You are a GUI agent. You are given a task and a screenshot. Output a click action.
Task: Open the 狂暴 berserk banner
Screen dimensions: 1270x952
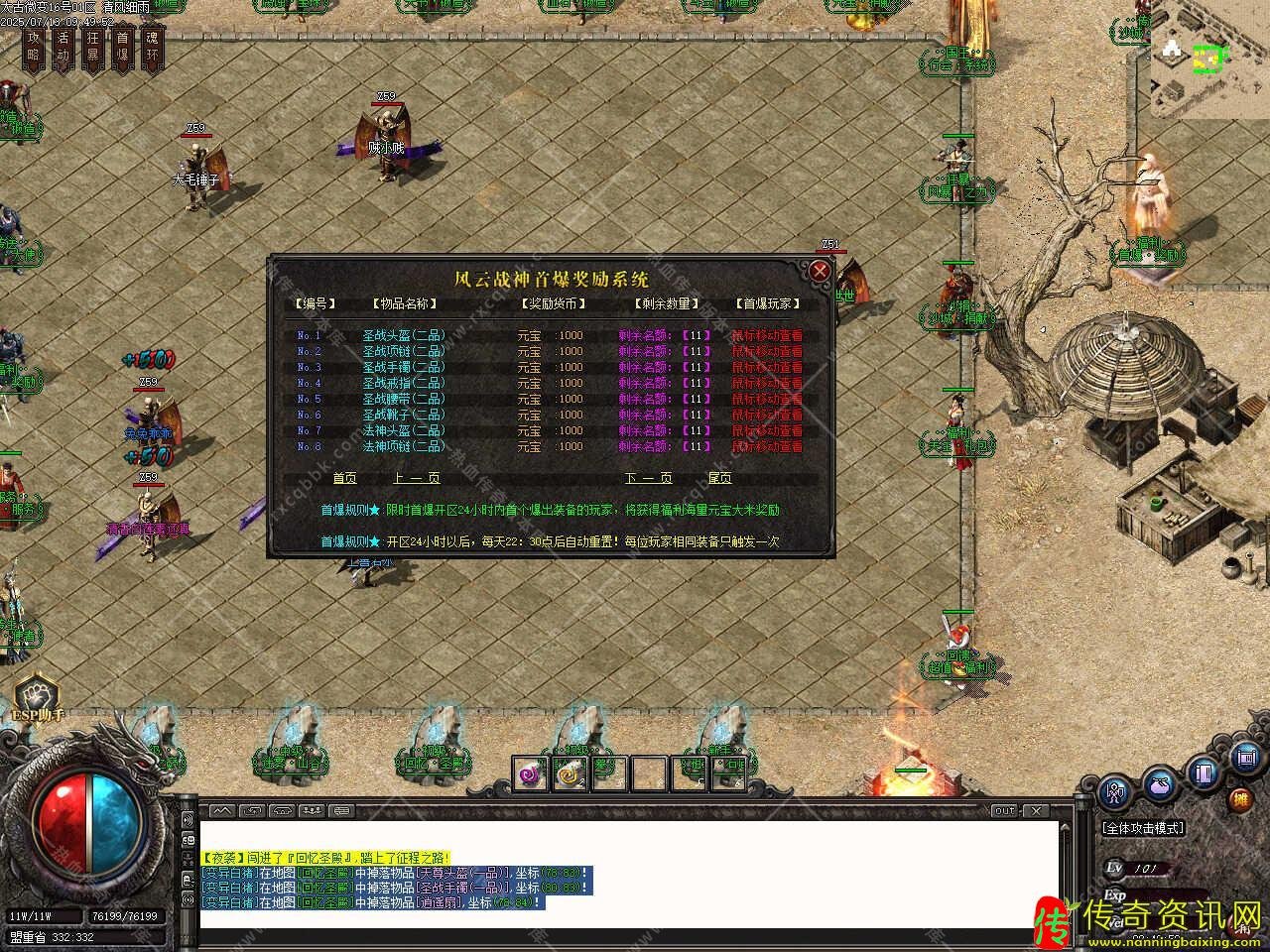click(93, 48)
